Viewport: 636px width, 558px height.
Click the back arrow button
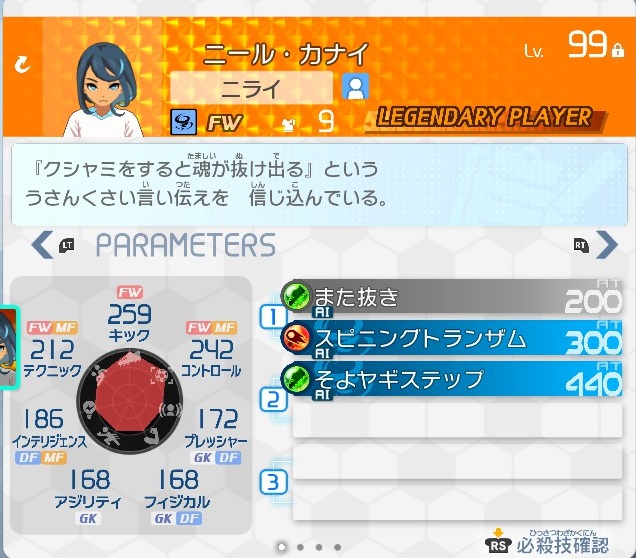tap(22, 65)
